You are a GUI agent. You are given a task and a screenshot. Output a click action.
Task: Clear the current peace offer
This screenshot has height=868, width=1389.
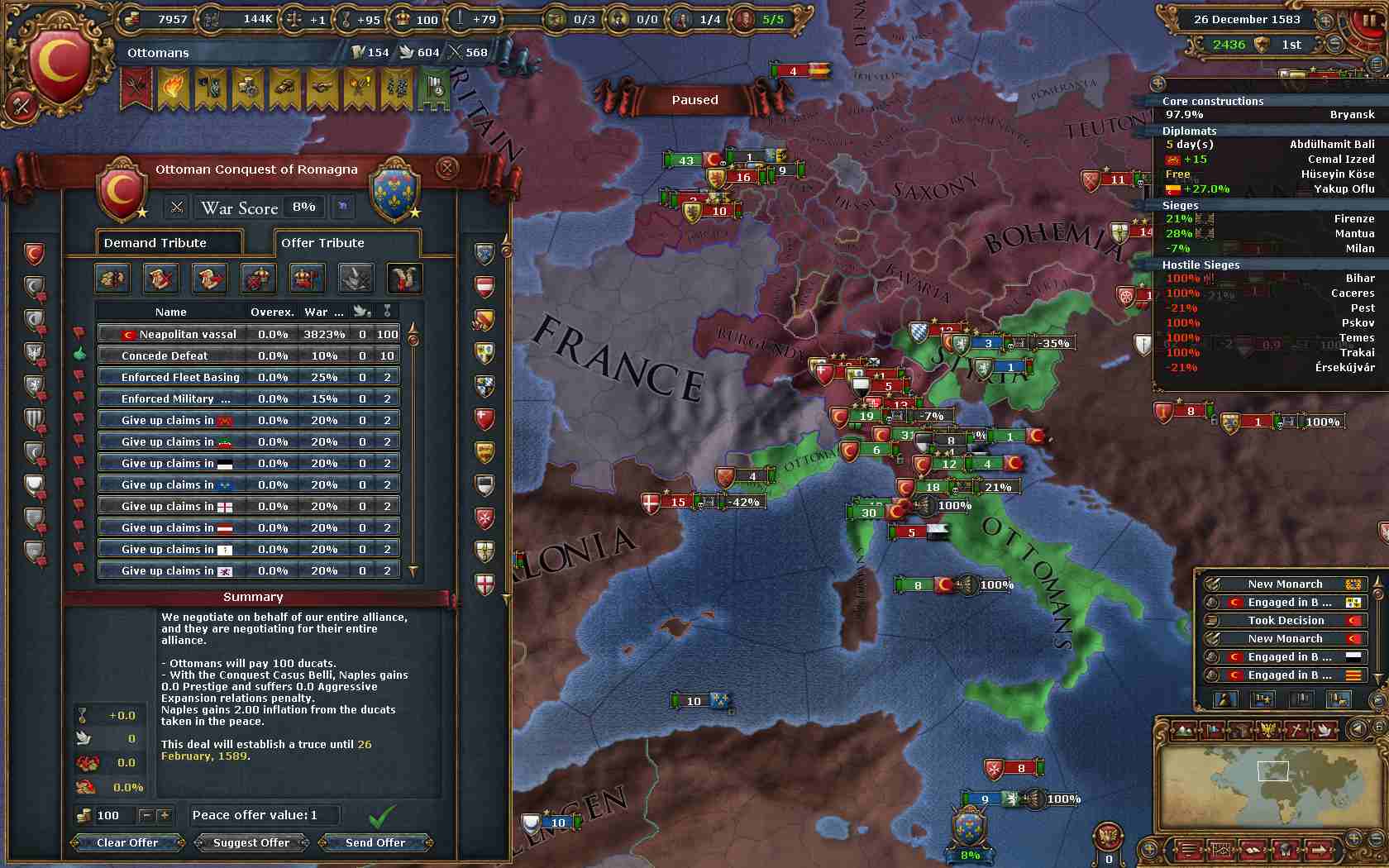[x=126, y=842]
